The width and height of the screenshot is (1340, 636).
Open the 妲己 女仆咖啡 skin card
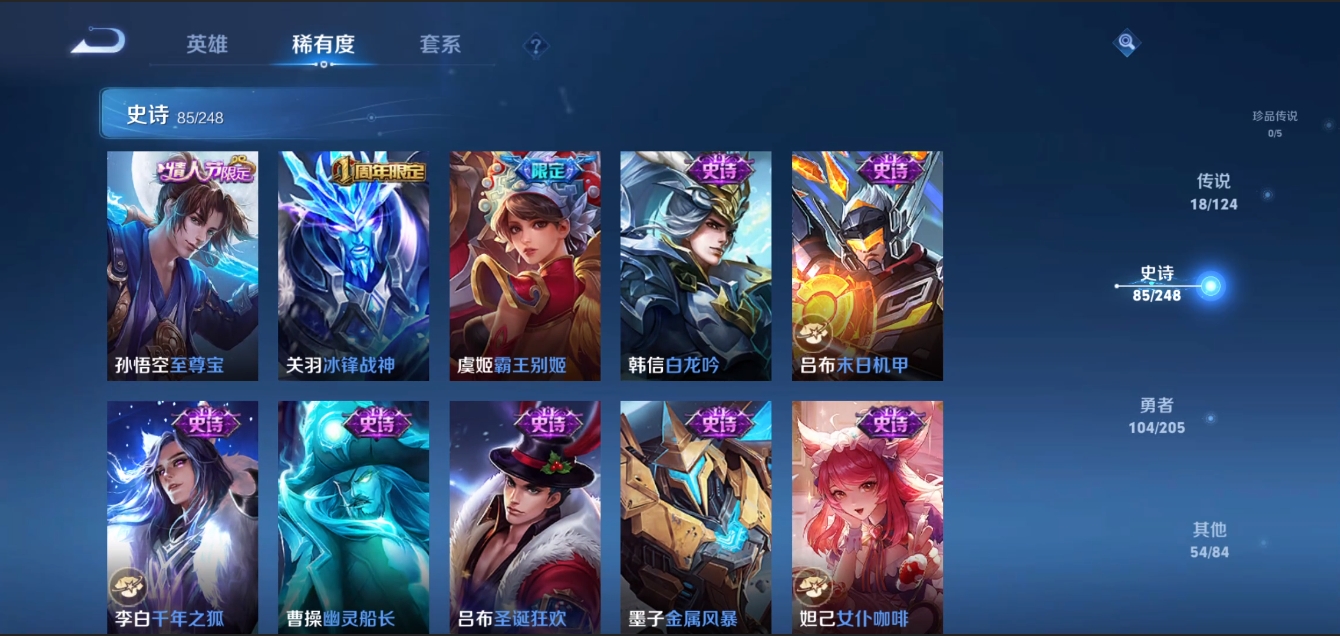[x=867, y=516]
